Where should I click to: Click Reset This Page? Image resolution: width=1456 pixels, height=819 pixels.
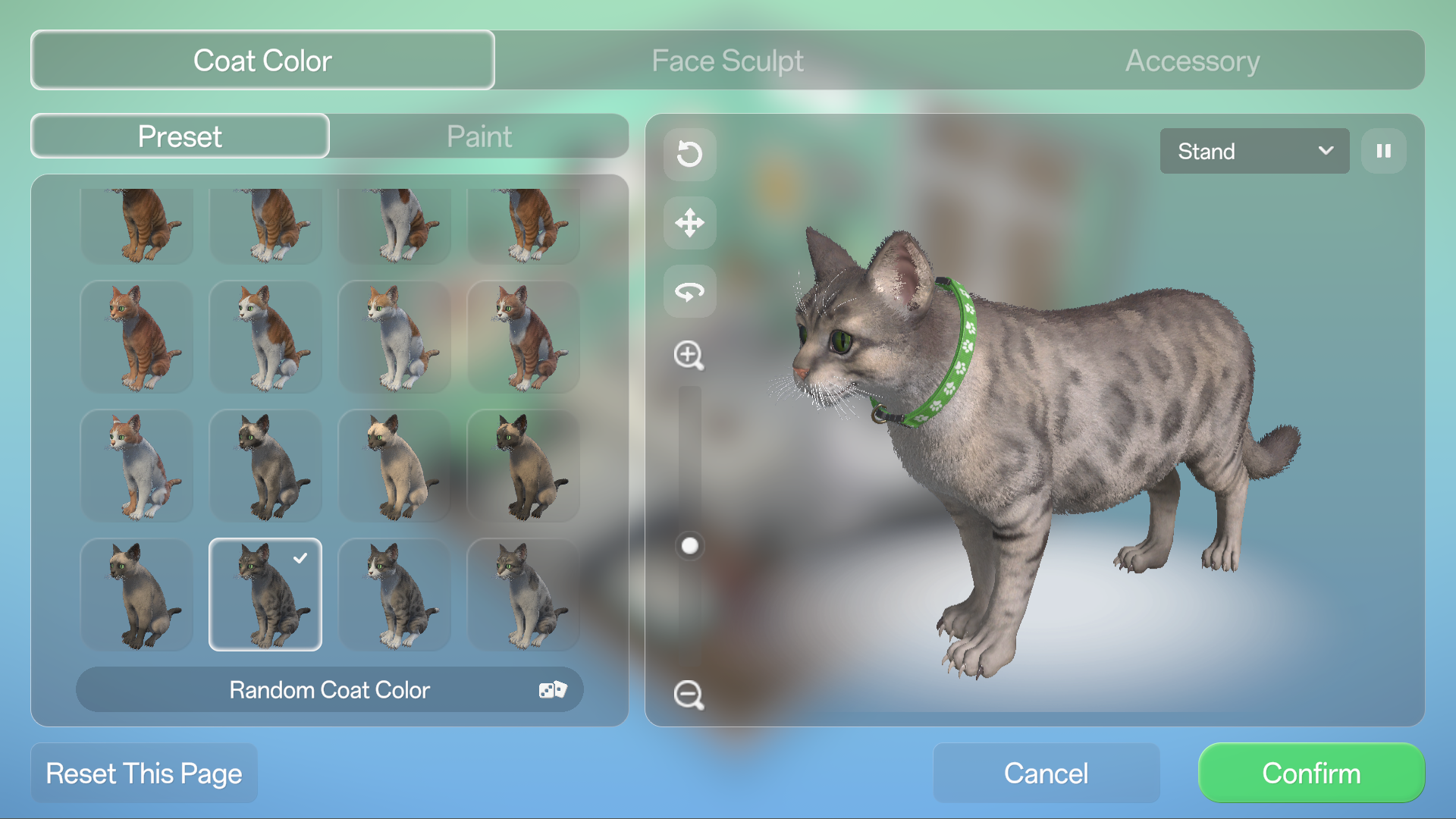(144, 773)
